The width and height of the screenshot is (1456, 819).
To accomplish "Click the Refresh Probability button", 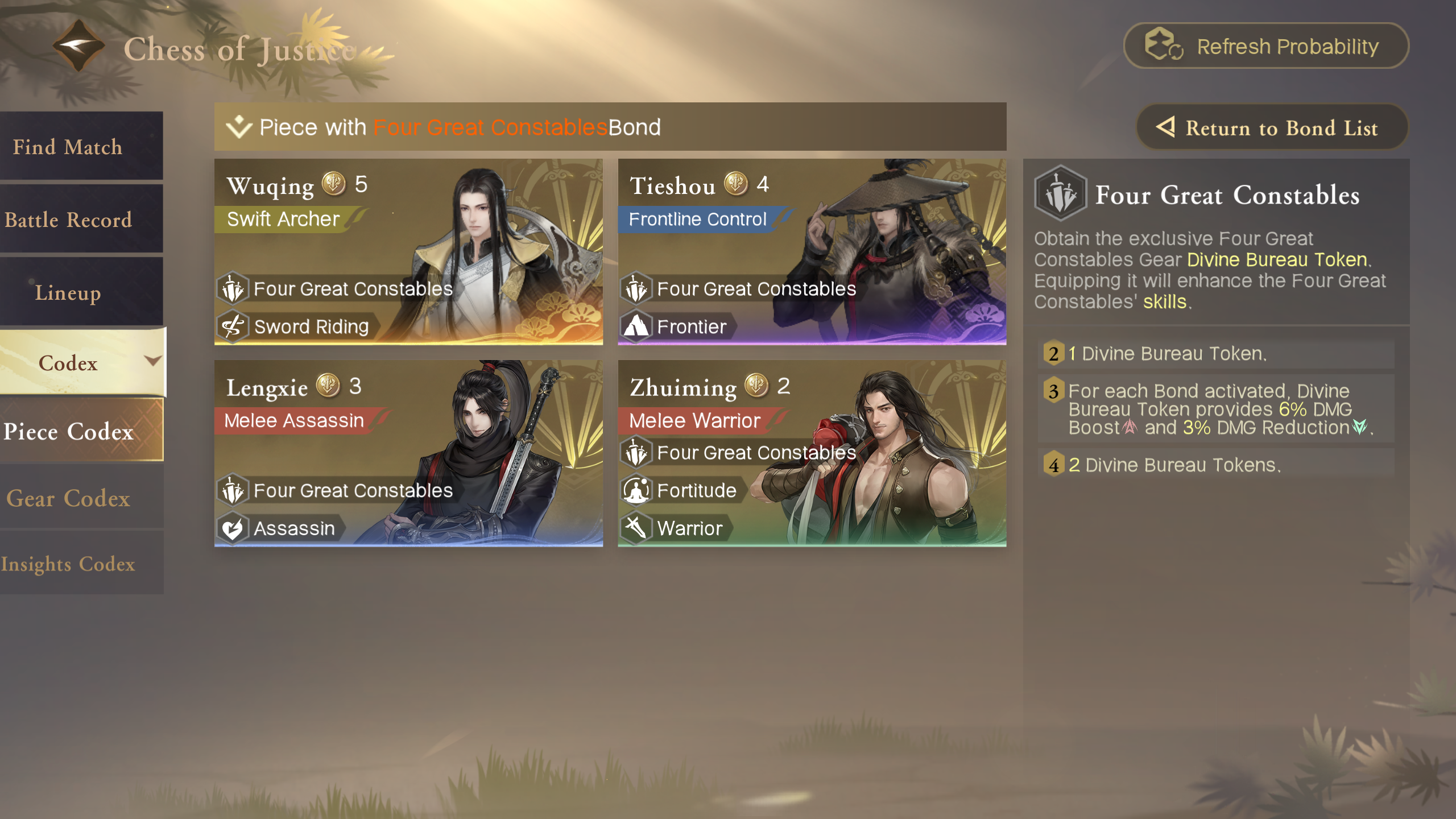I will (1265, 46).
